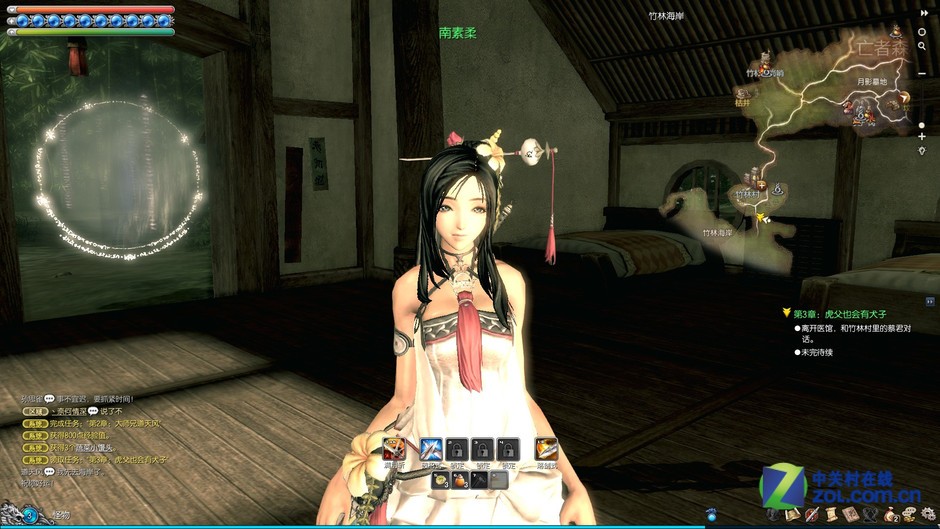Viewport: 940px width, 529px height.
Task: Activate the red slashing sword skill
Action: [x=394, y=449]
